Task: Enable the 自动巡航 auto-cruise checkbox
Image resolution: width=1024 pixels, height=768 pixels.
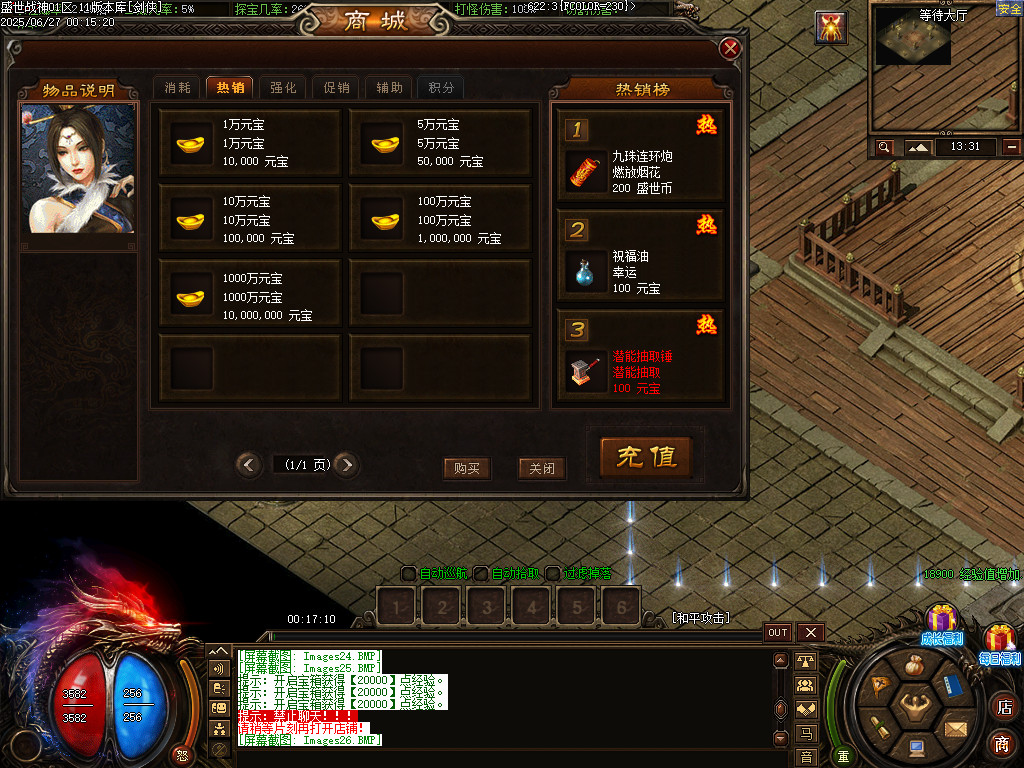Action: [x=408, y=574]
